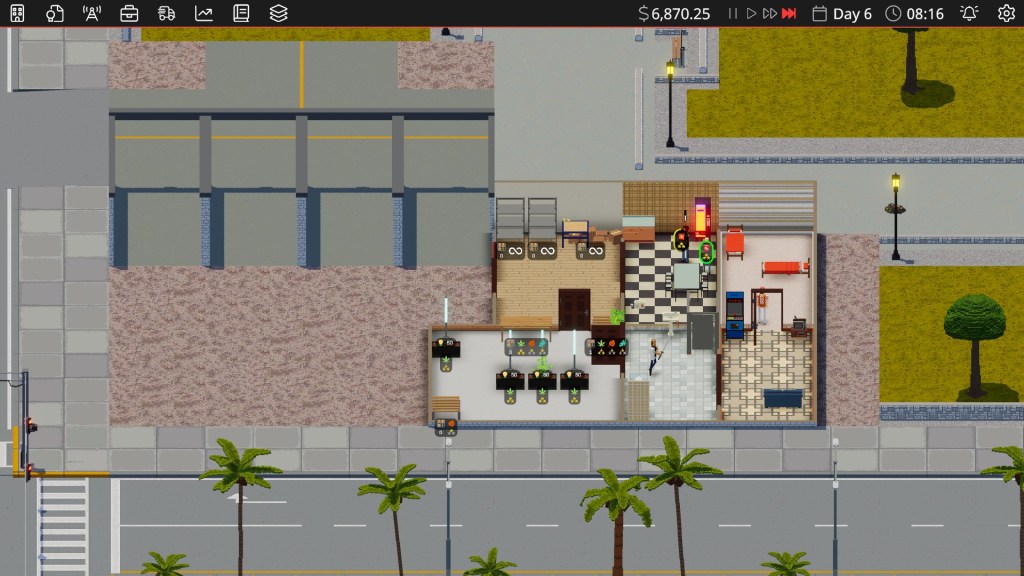Show the line chart statistics
The image size is (1024, 576).
203,13
